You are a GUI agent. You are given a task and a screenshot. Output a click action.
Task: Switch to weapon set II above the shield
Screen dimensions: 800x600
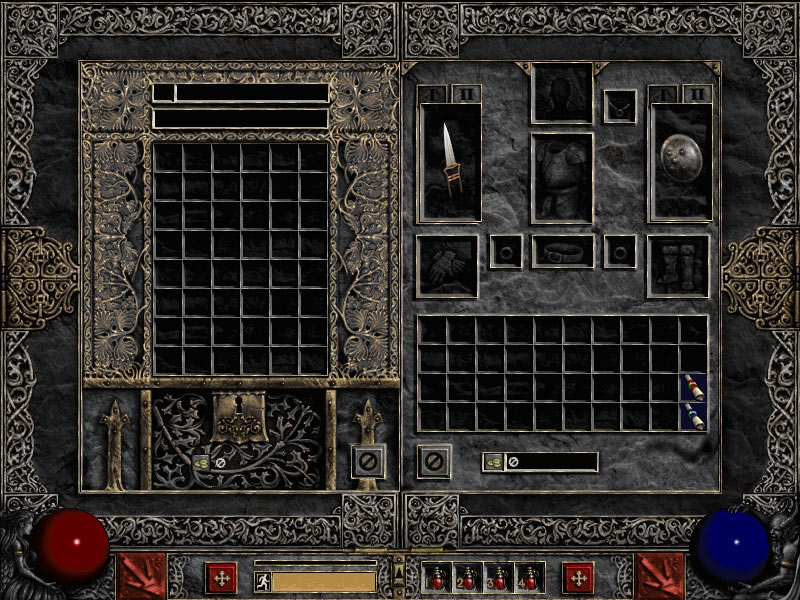coord(696,94)
